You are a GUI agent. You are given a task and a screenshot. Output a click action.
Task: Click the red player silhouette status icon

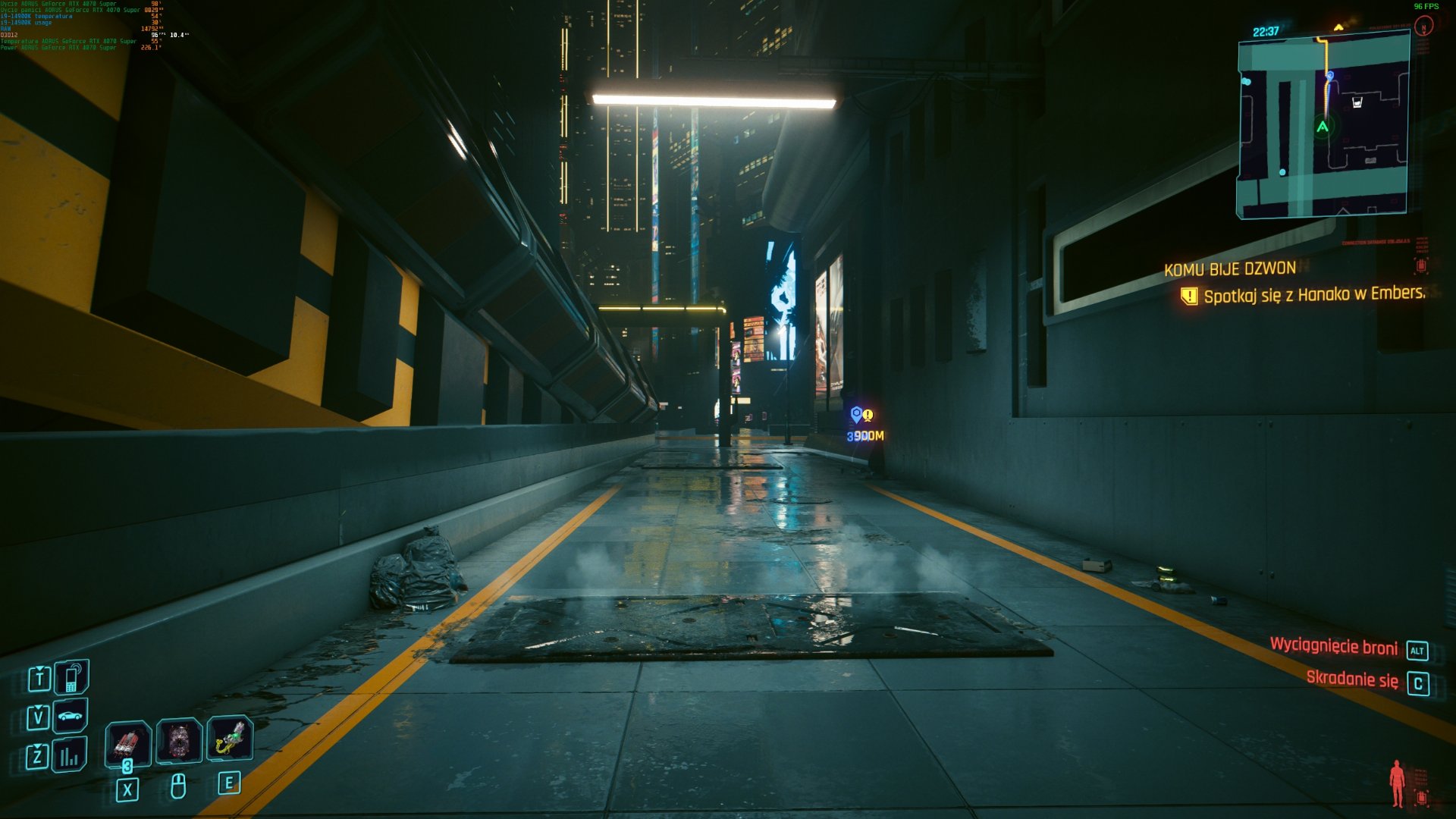pos(1397,783)
